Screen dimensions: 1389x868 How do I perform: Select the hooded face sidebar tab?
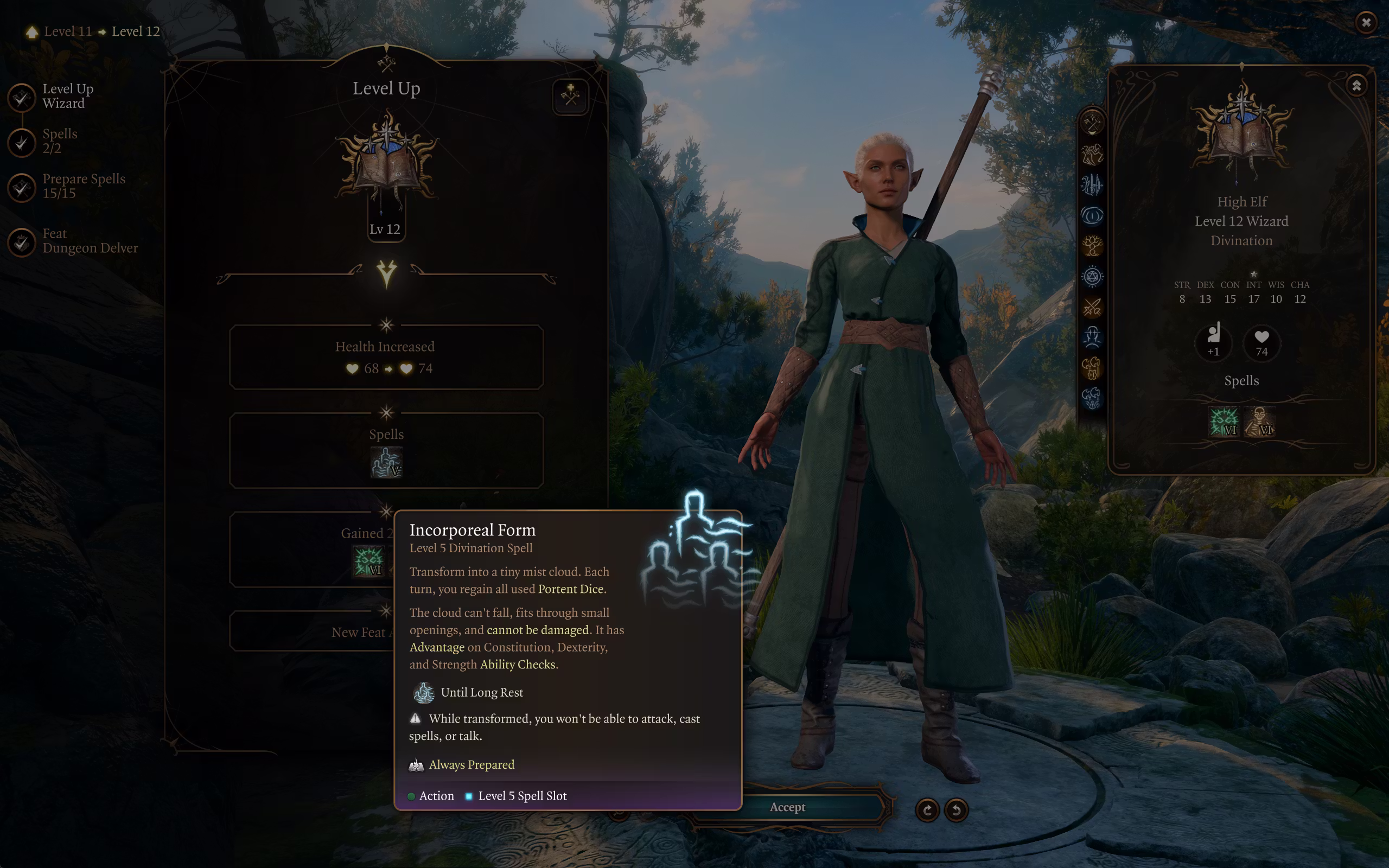[x=1092, y=337]
